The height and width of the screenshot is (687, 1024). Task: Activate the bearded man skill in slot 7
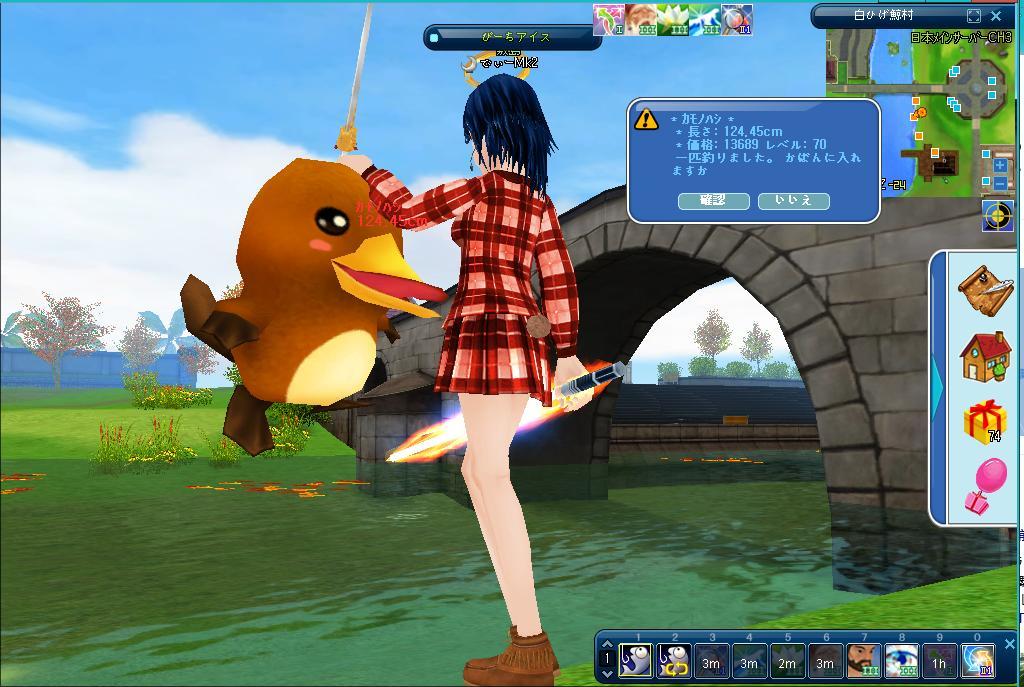click(863, 661)
